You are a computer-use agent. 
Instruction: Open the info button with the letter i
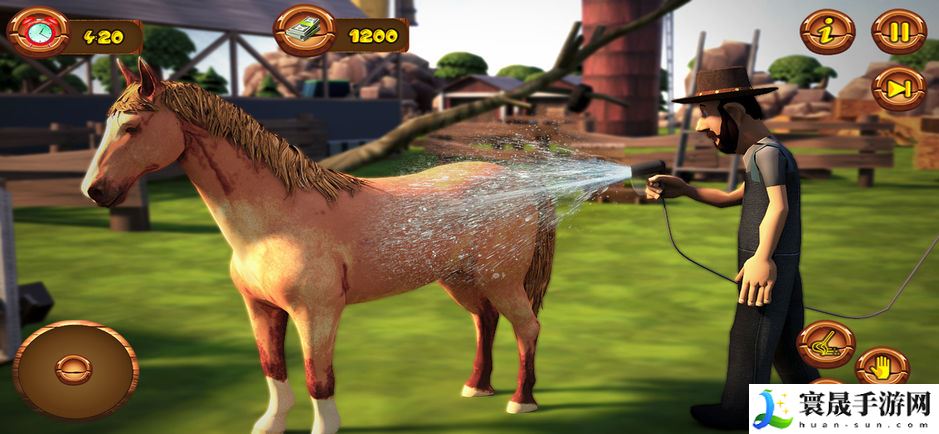[827, 32]
